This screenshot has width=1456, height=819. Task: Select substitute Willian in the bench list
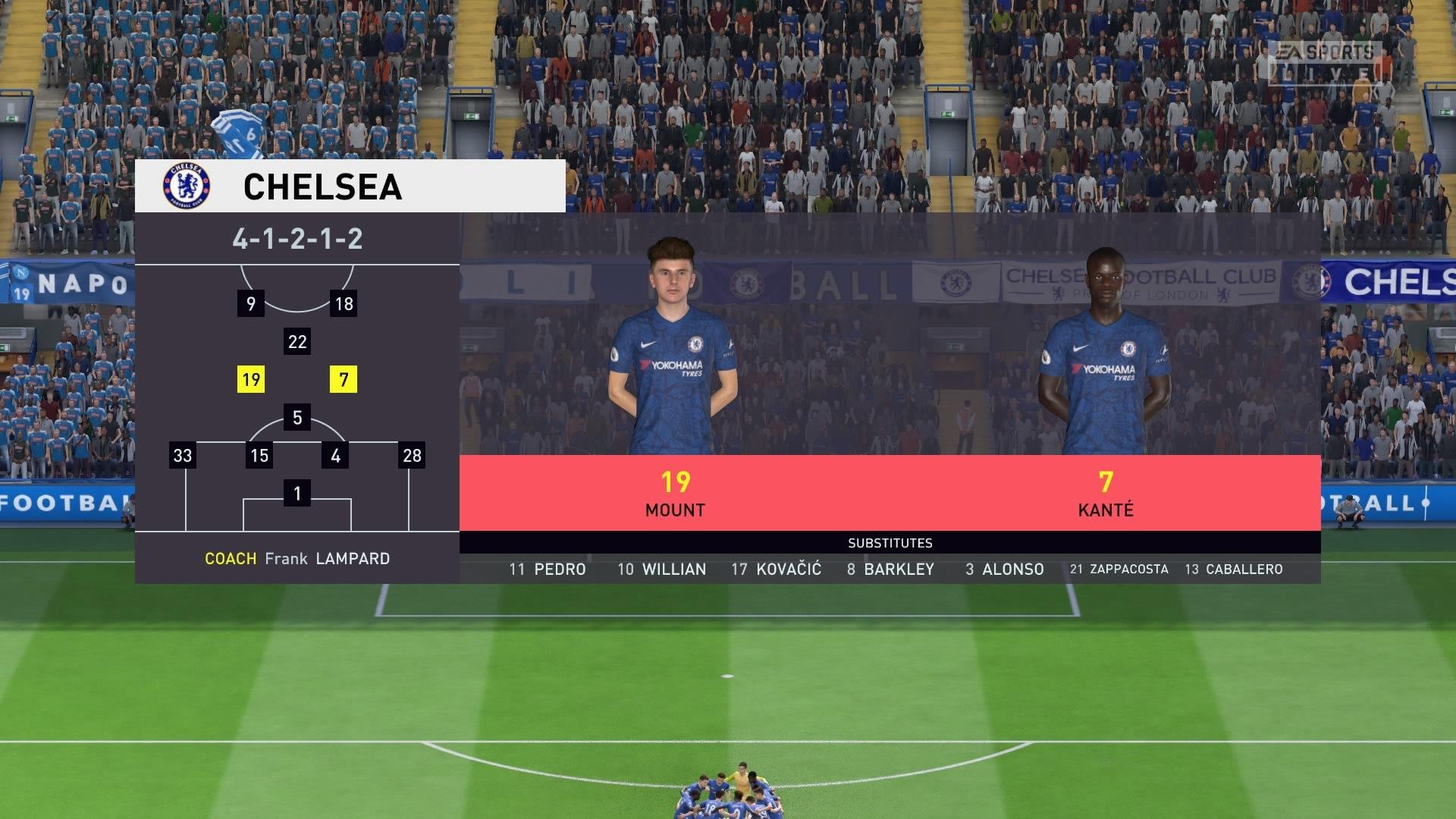coord(661,570)
